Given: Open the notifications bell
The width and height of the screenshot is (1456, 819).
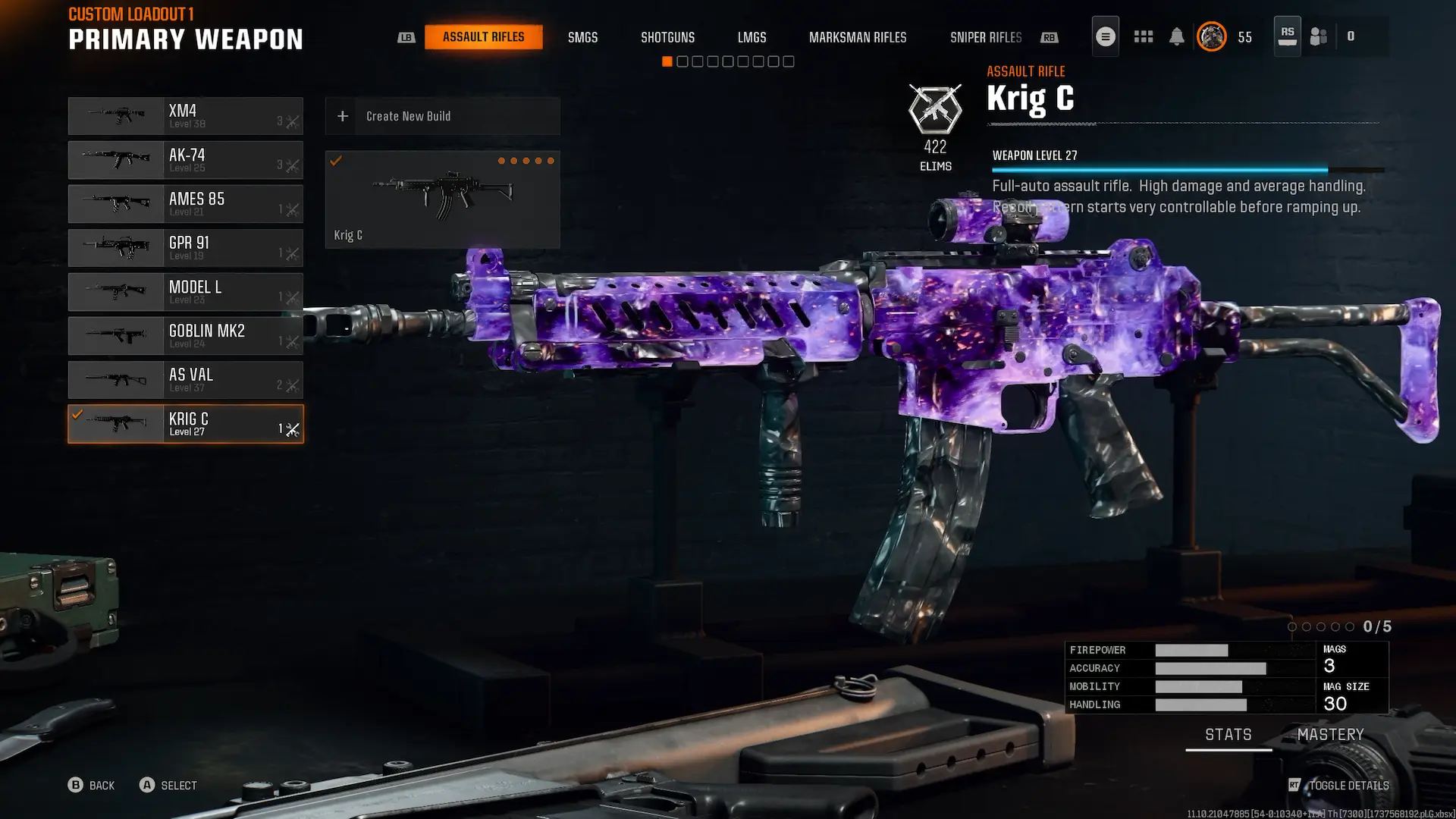Looking at the screenshot, I should 1176,36.
